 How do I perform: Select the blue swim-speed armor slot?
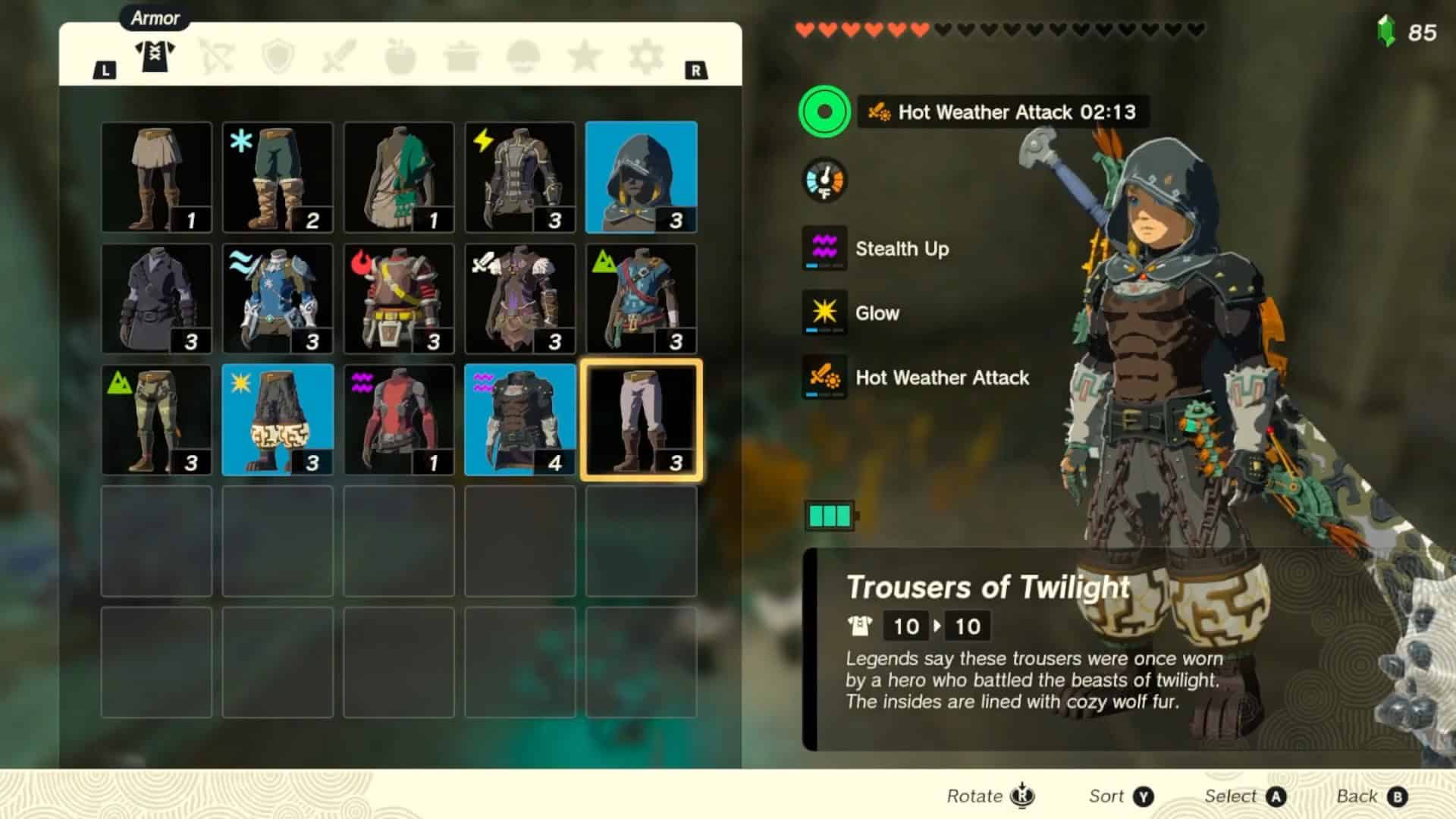point(278,299)
